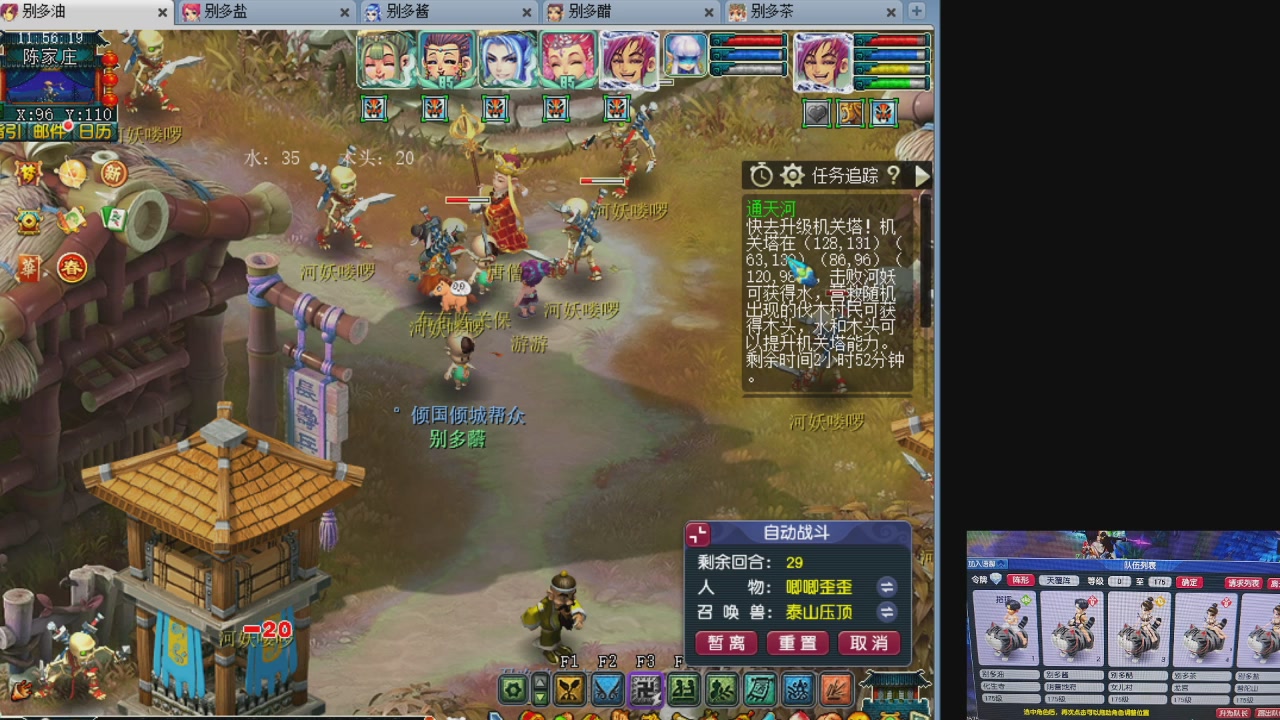Viewport: 1280px width, 720px height.
Task: Click the 春 festival medal icon
Action: (x=72, y=268)
